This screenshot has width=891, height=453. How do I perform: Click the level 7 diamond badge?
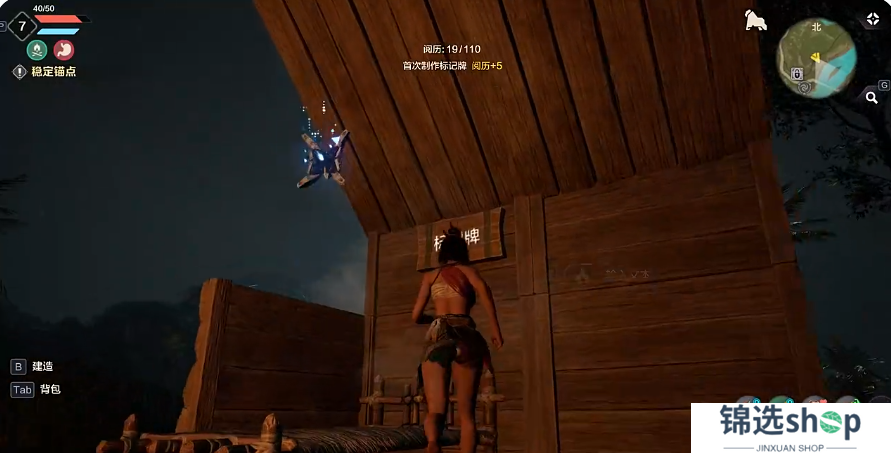(22, 24)
